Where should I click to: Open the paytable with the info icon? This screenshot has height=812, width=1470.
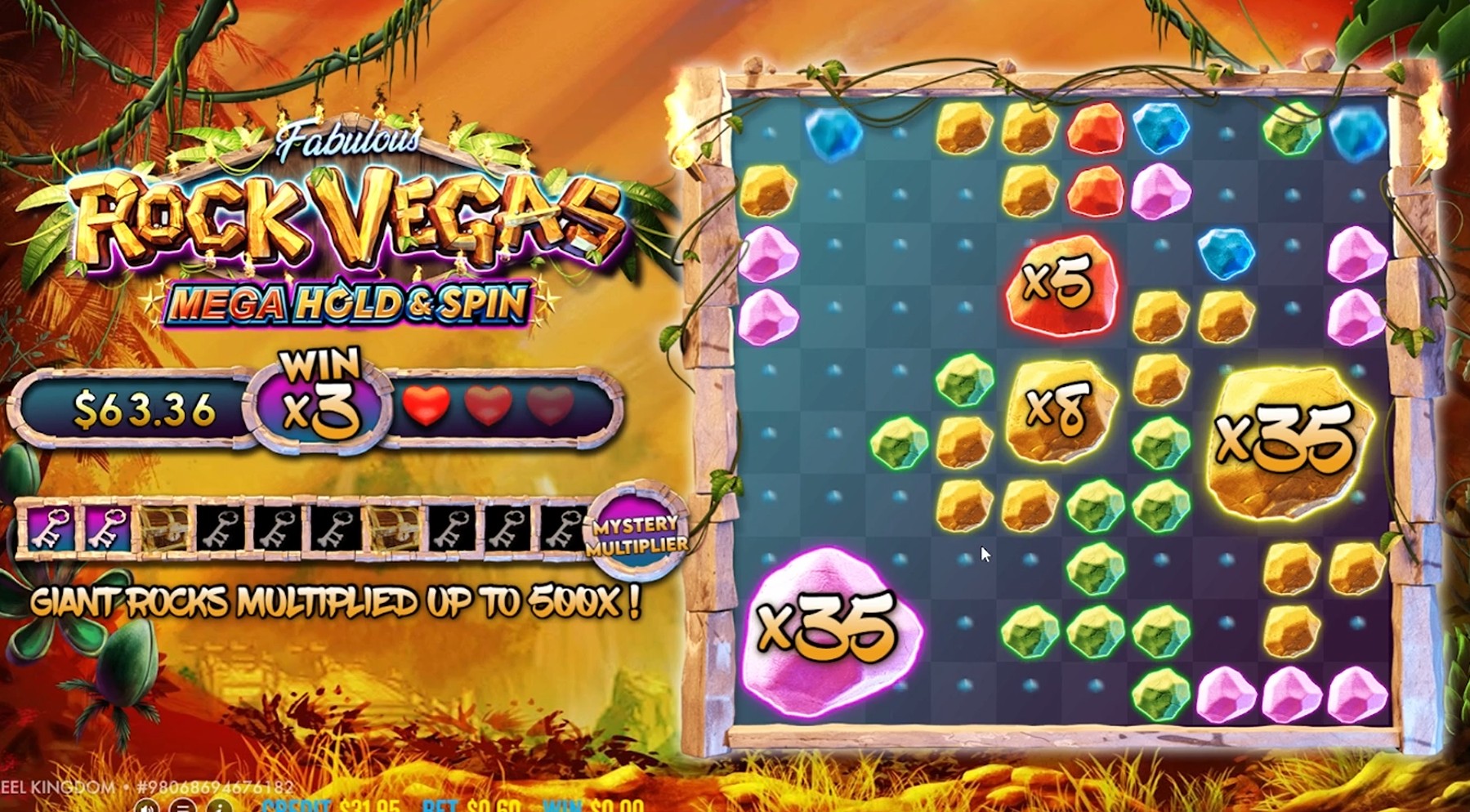point(219,807)
